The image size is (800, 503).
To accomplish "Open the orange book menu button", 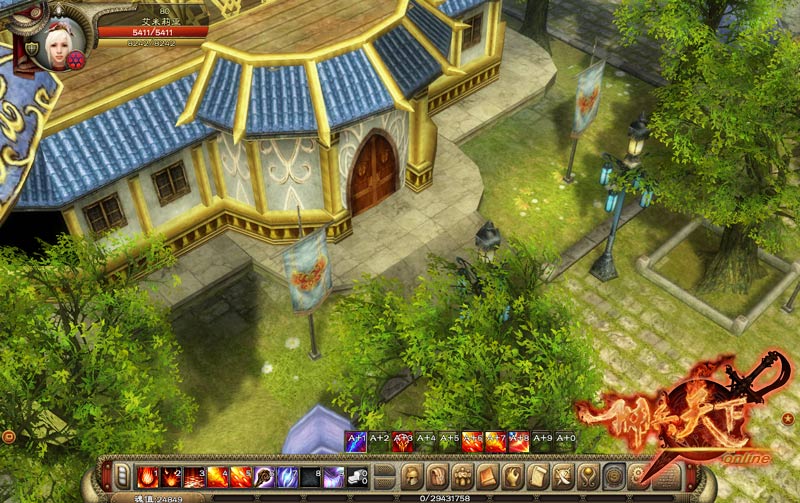I will [487, 475].
